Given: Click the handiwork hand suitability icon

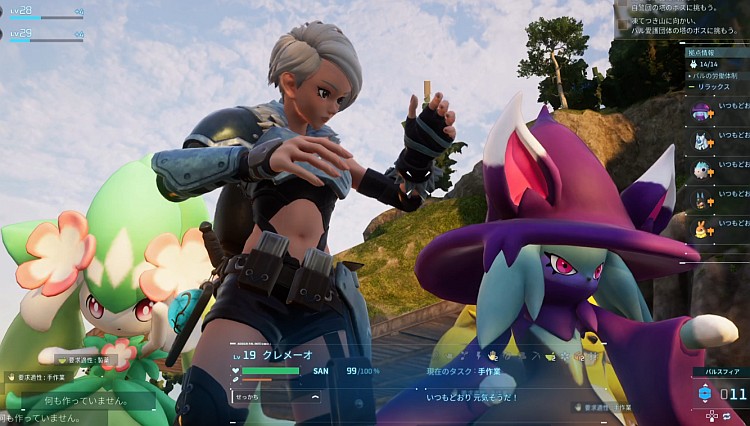Looking at the screenshot, I should click(492, 355).
